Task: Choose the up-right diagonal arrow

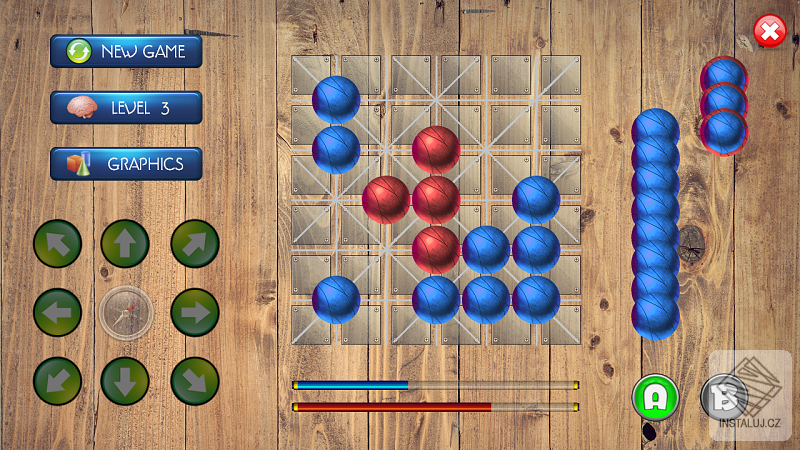Action: click(194, 244)
